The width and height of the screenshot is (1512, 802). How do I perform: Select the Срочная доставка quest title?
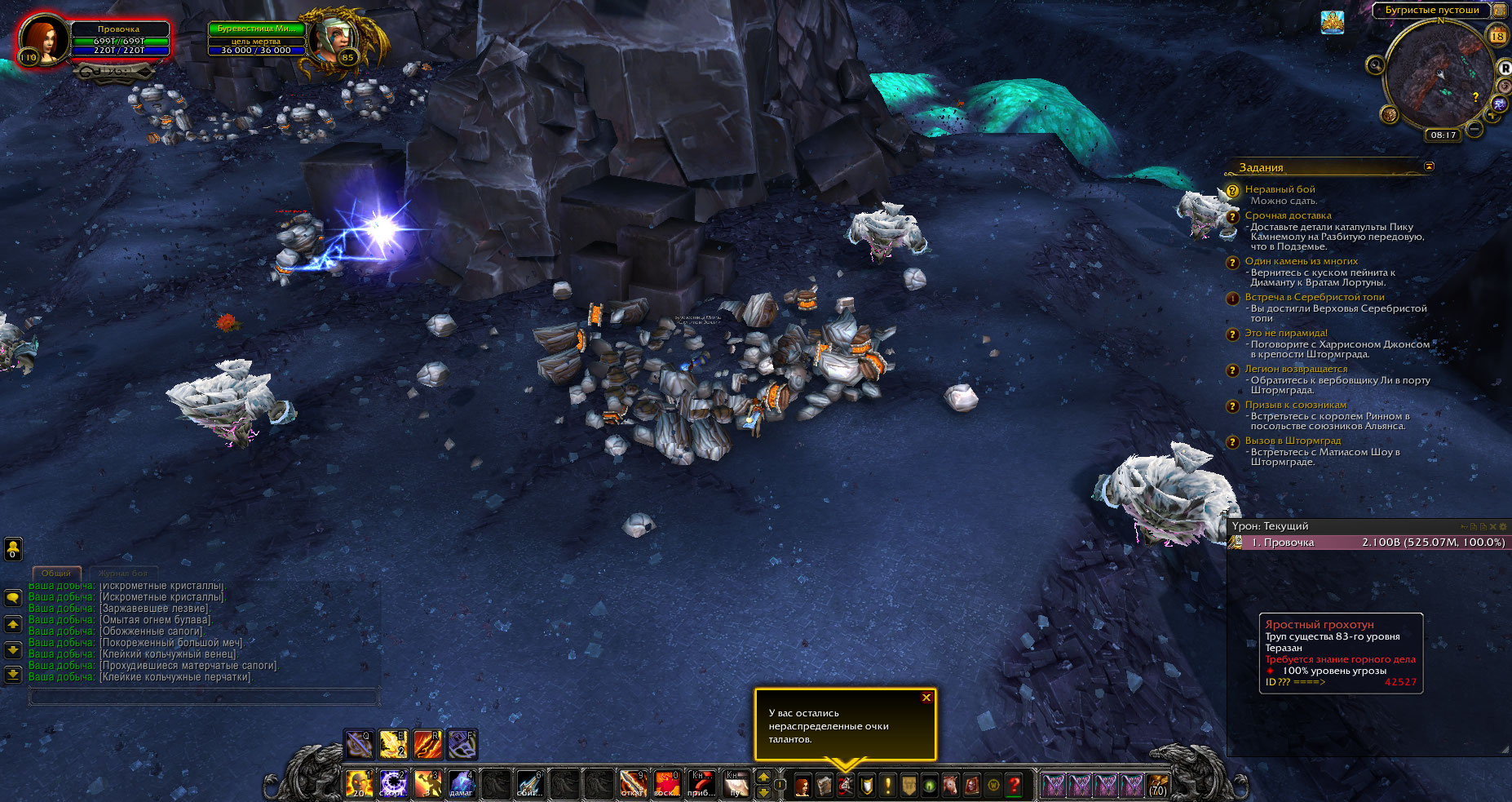click(x=1288, y=215)
